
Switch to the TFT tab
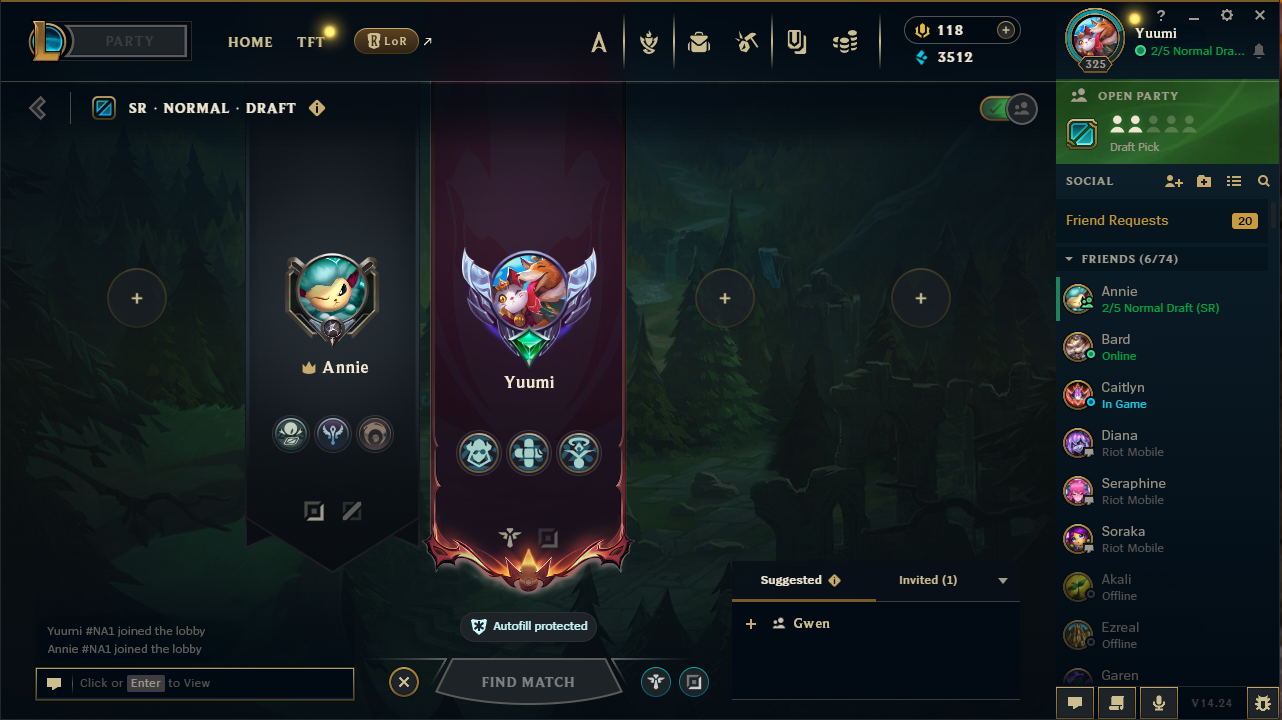point(310,42)
